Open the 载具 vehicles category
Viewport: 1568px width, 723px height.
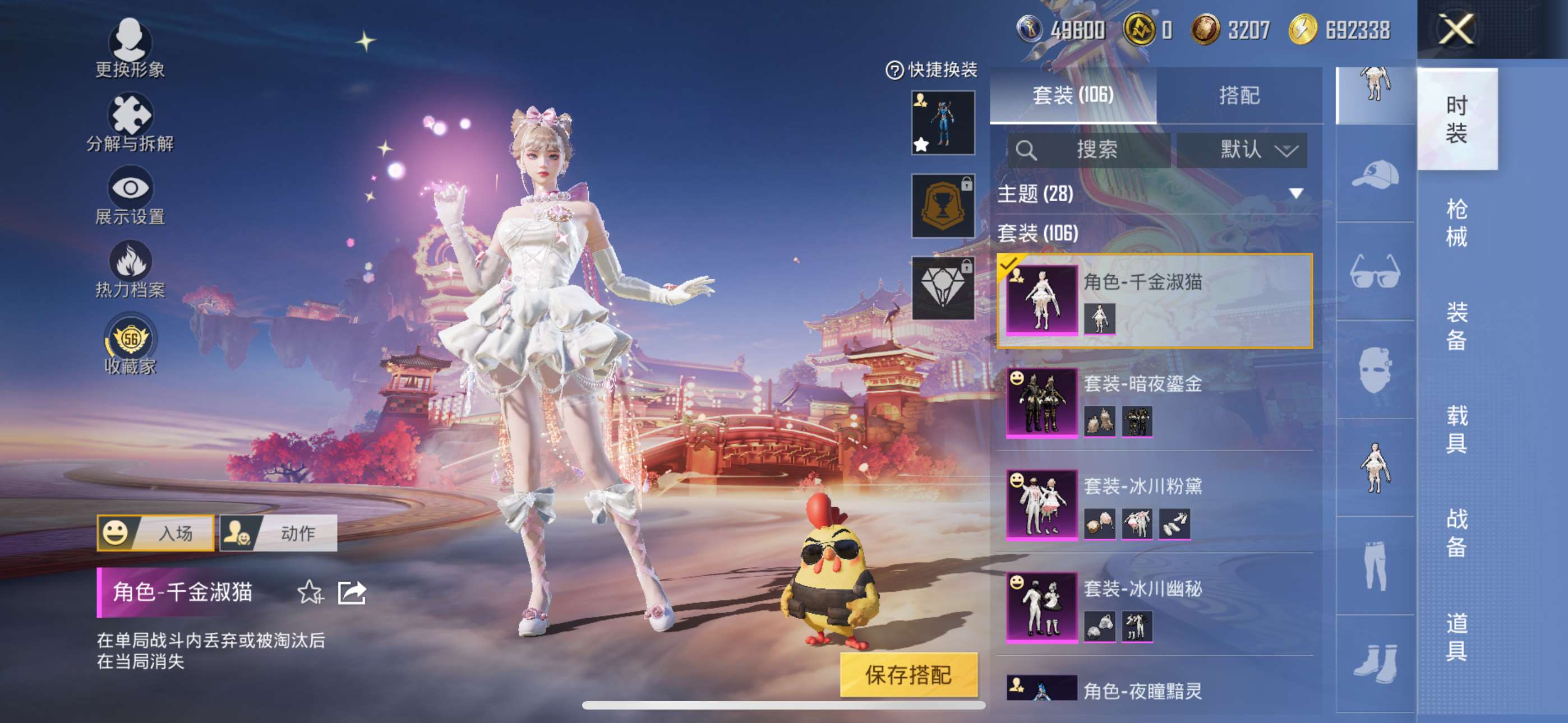pos(1456,429)
